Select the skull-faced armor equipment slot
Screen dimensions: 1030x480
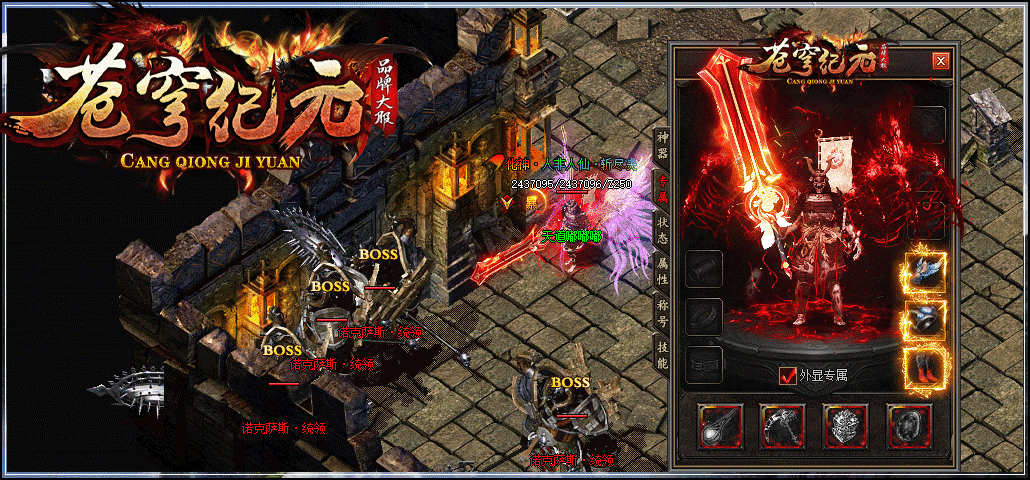coord(846,425)
